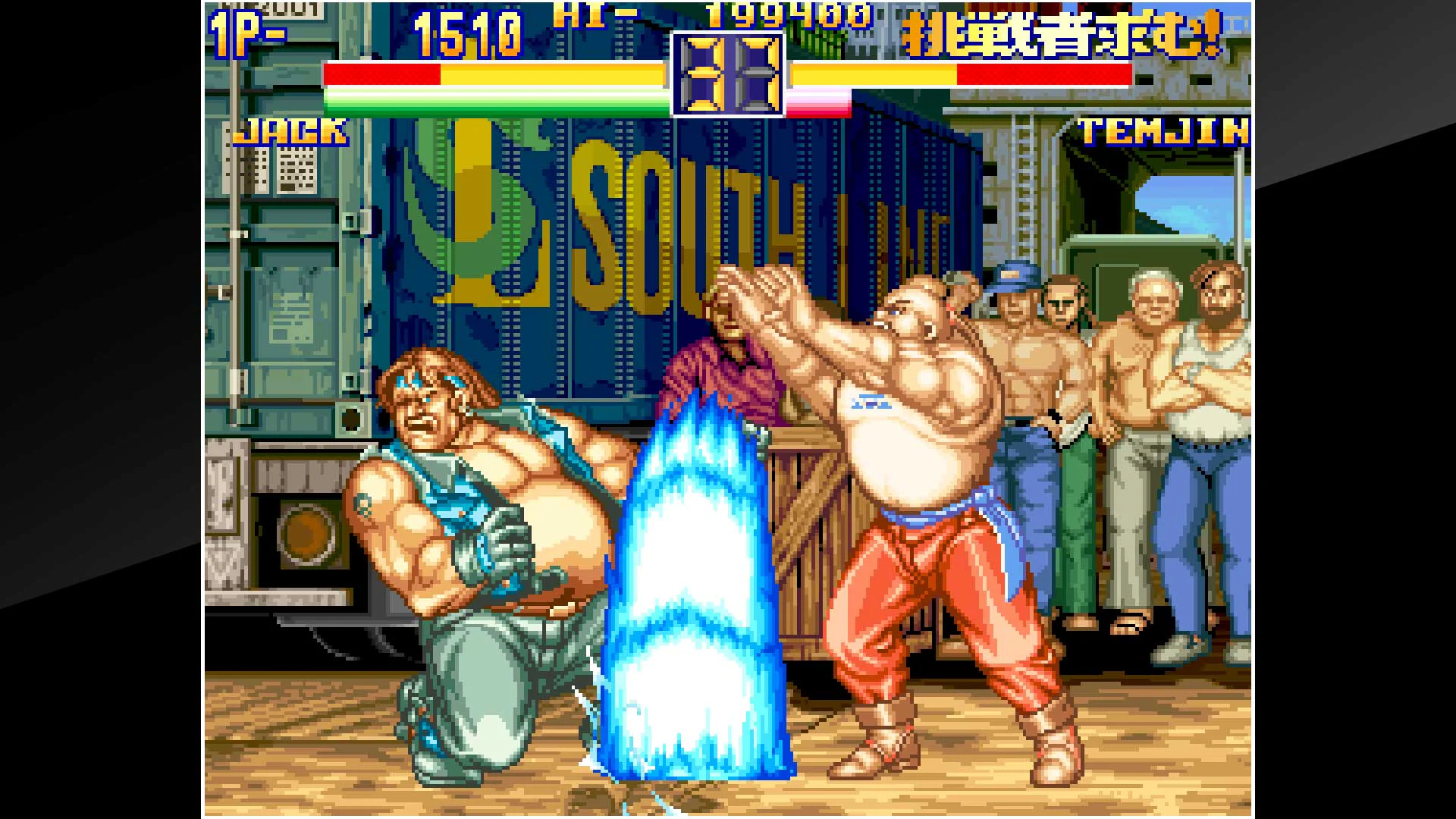Screen dimensions: 1456x819
Task: Select the round timer showing 33
Action: [x=726, y=72]
